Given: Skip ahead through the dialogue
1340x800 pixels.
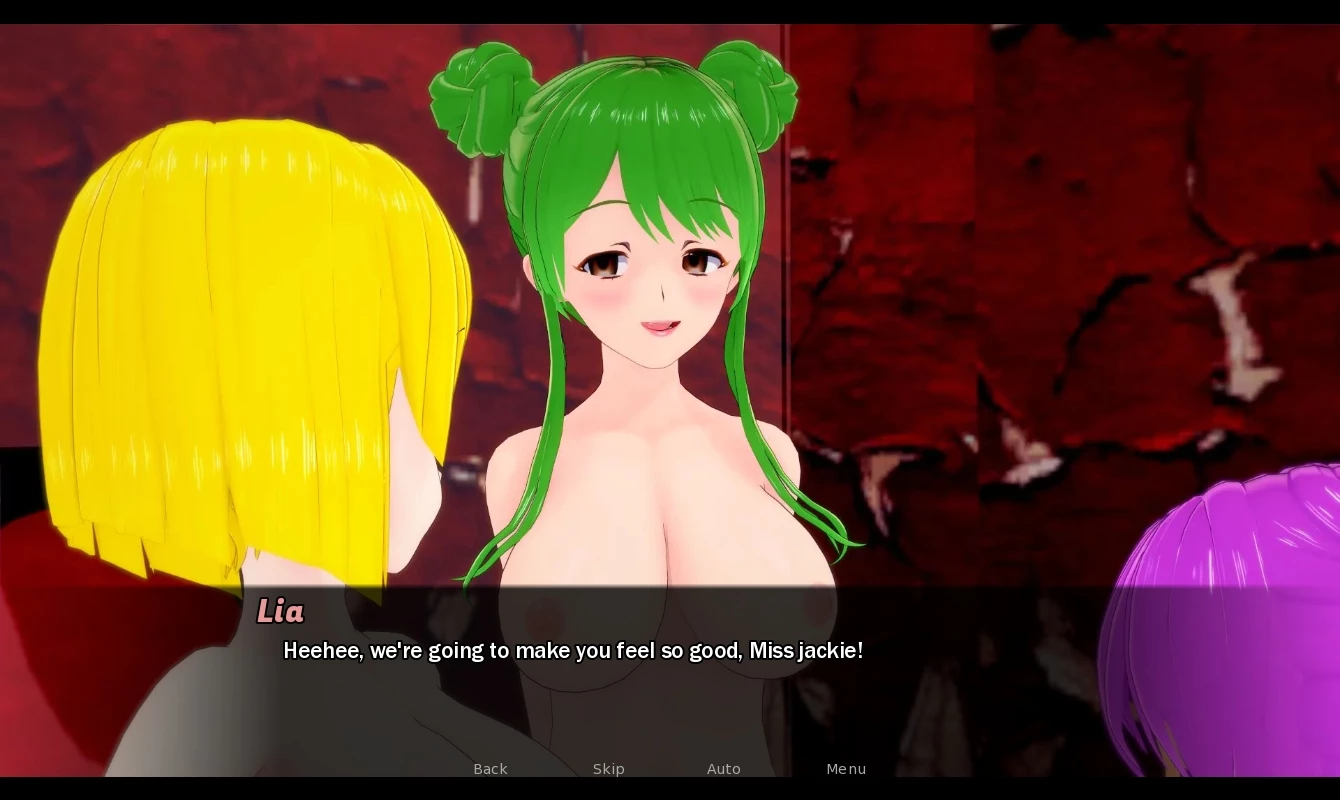Looking at the screenshot, I should pos(608,768).
